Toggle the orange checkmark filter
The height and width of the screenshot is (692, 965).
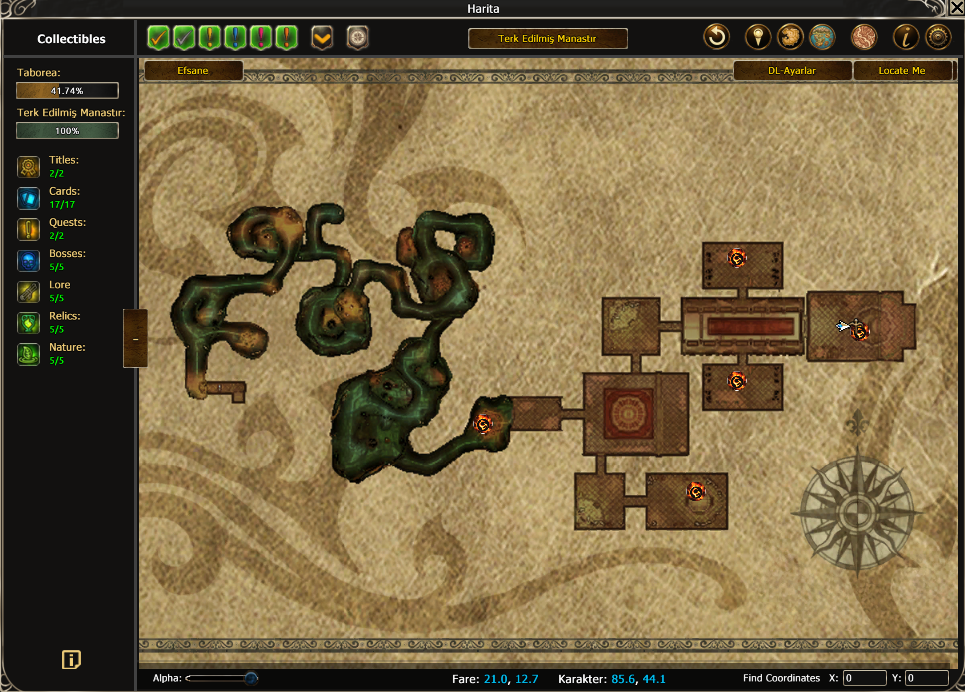point(158,38)
